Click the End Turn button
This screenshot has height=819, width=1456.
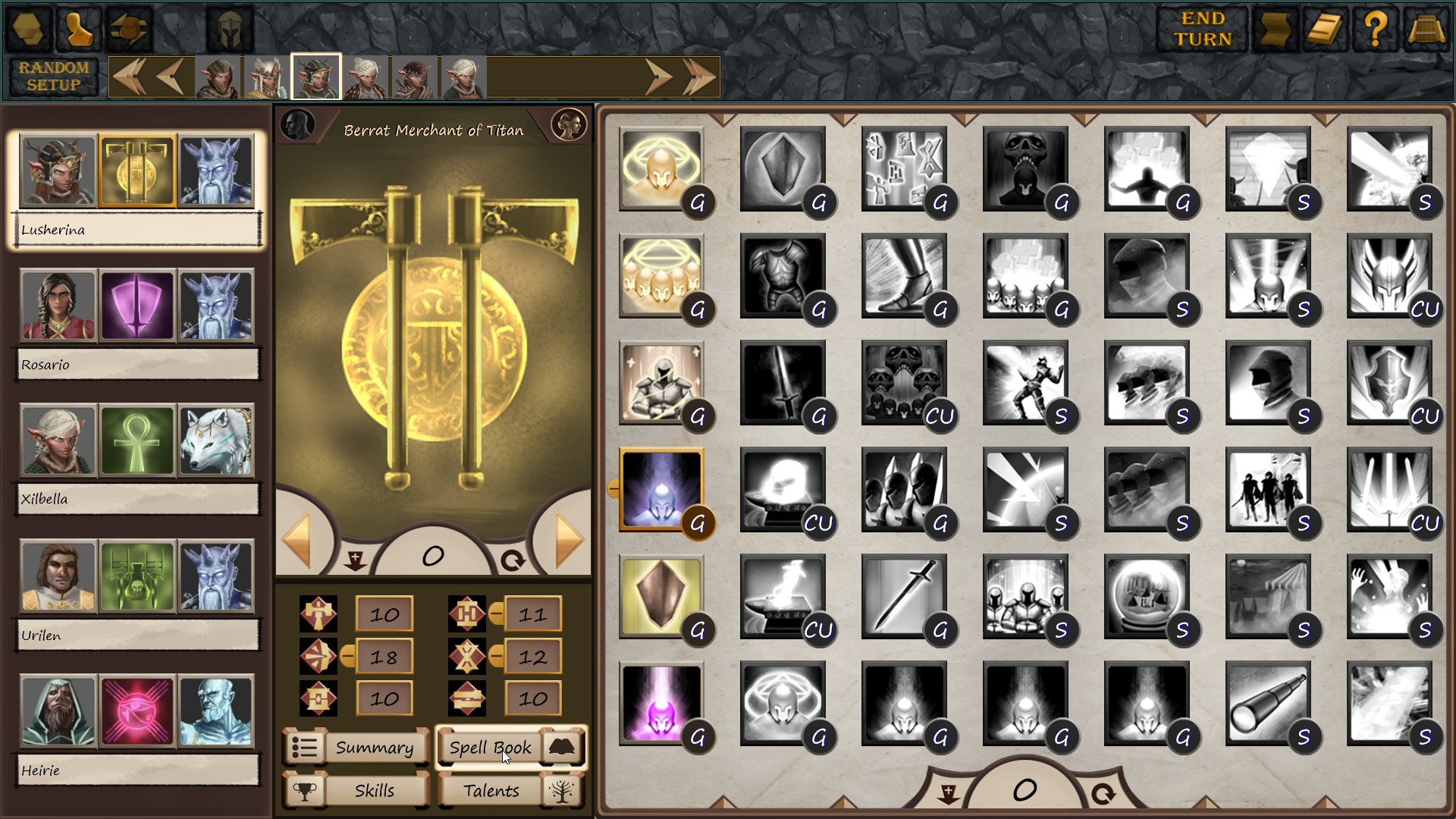click(1202, 29)
